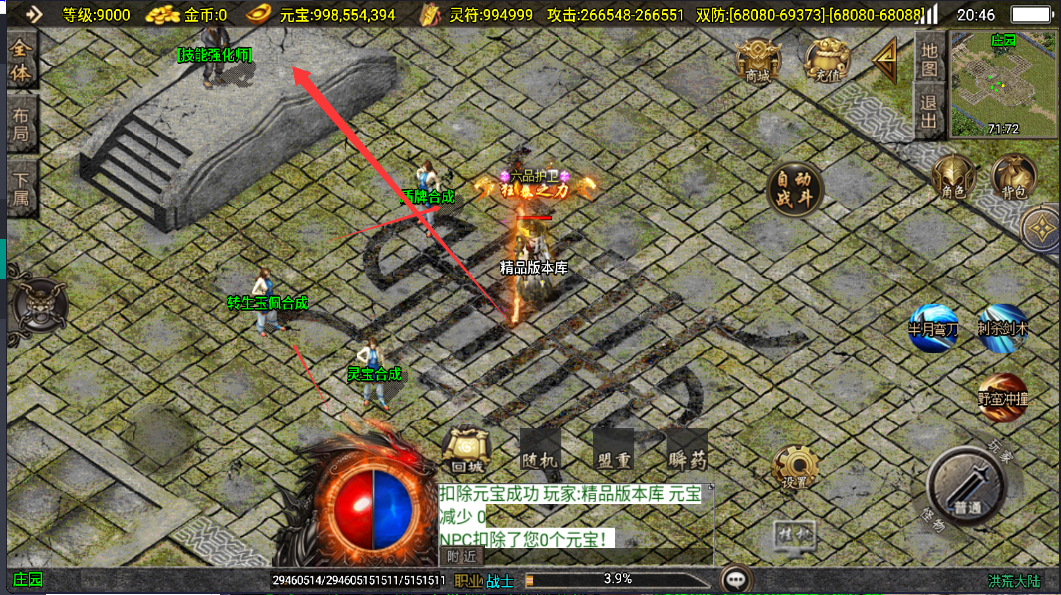This screenshot has width=1061, height=595.
Task: Open the 布局 layout tab
Action: 22,125
